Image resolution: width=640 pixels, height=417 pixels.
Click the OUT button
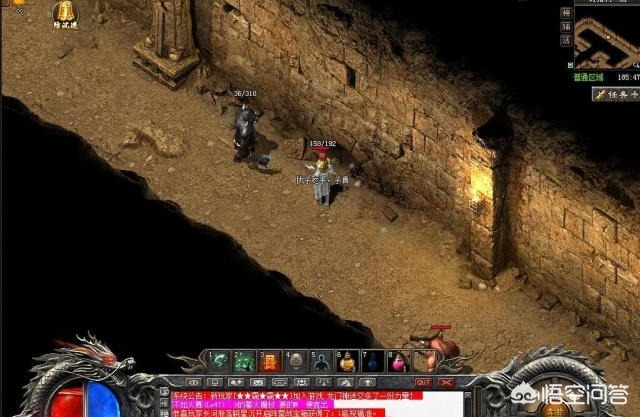423,382
